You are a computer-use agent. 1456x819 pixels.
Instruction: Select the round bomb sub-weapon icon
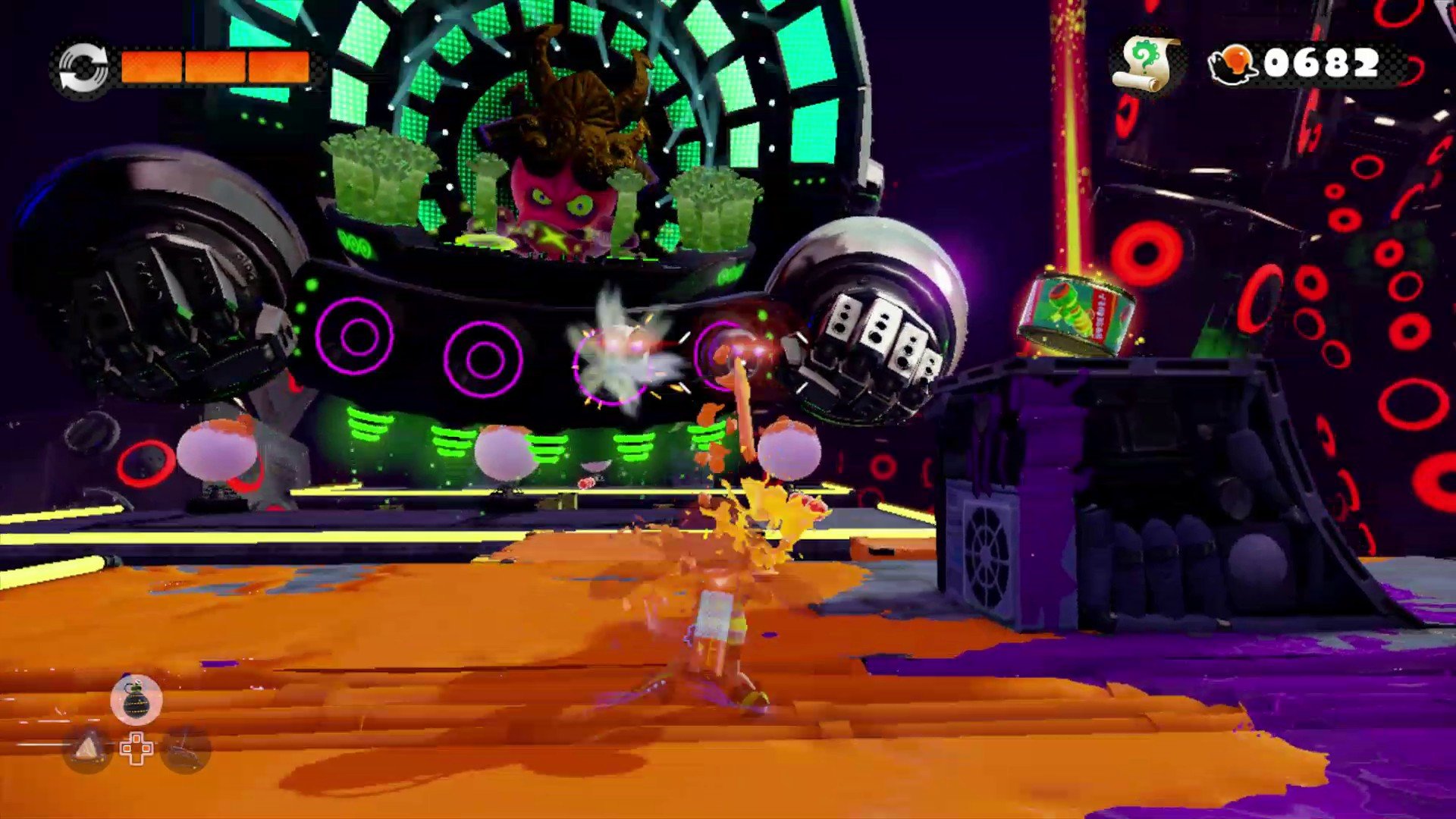click(136, 698)
